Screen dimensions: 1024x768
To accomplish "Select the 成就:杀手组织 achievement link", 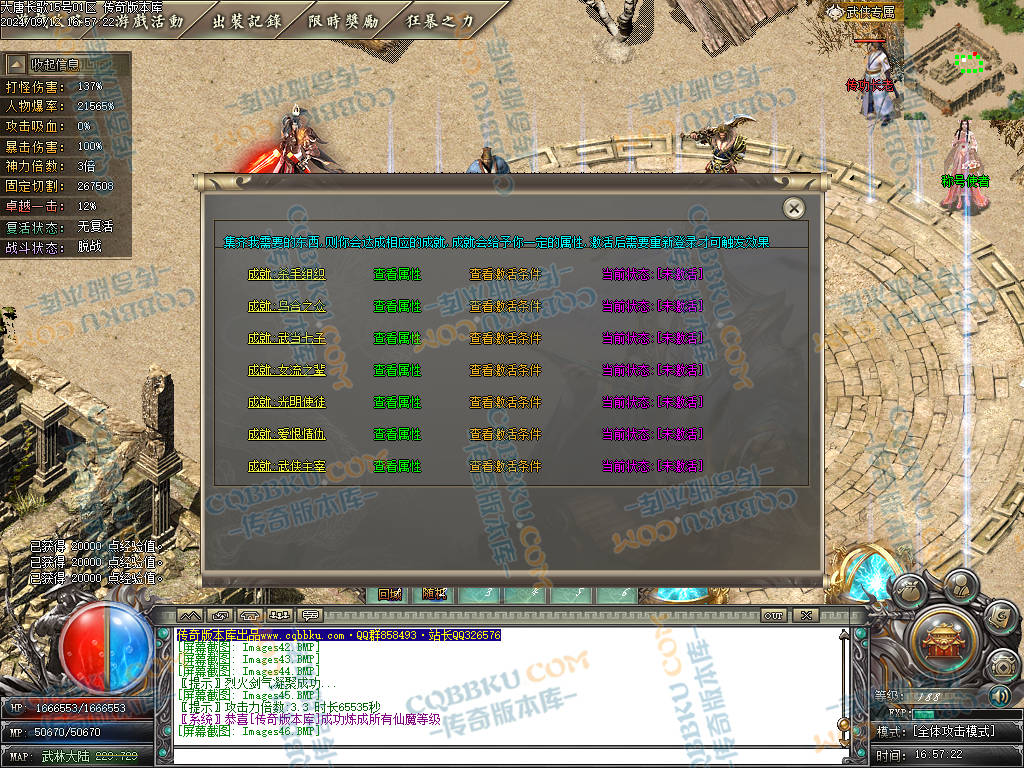I will click(x=286, y=274).
